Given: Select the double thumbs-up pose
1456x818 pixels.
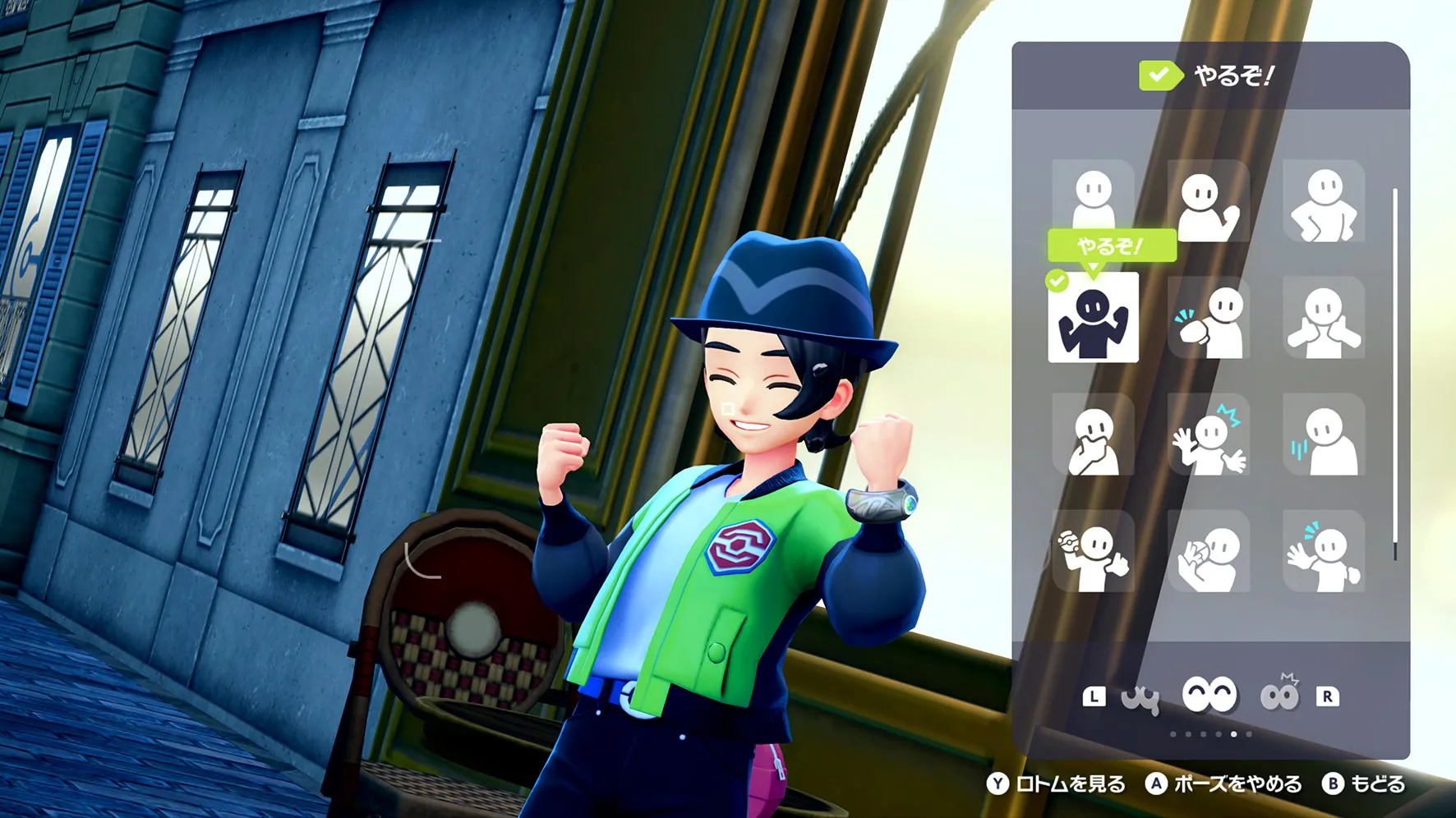Looking at the screenshot, I should pos(1324,318).
